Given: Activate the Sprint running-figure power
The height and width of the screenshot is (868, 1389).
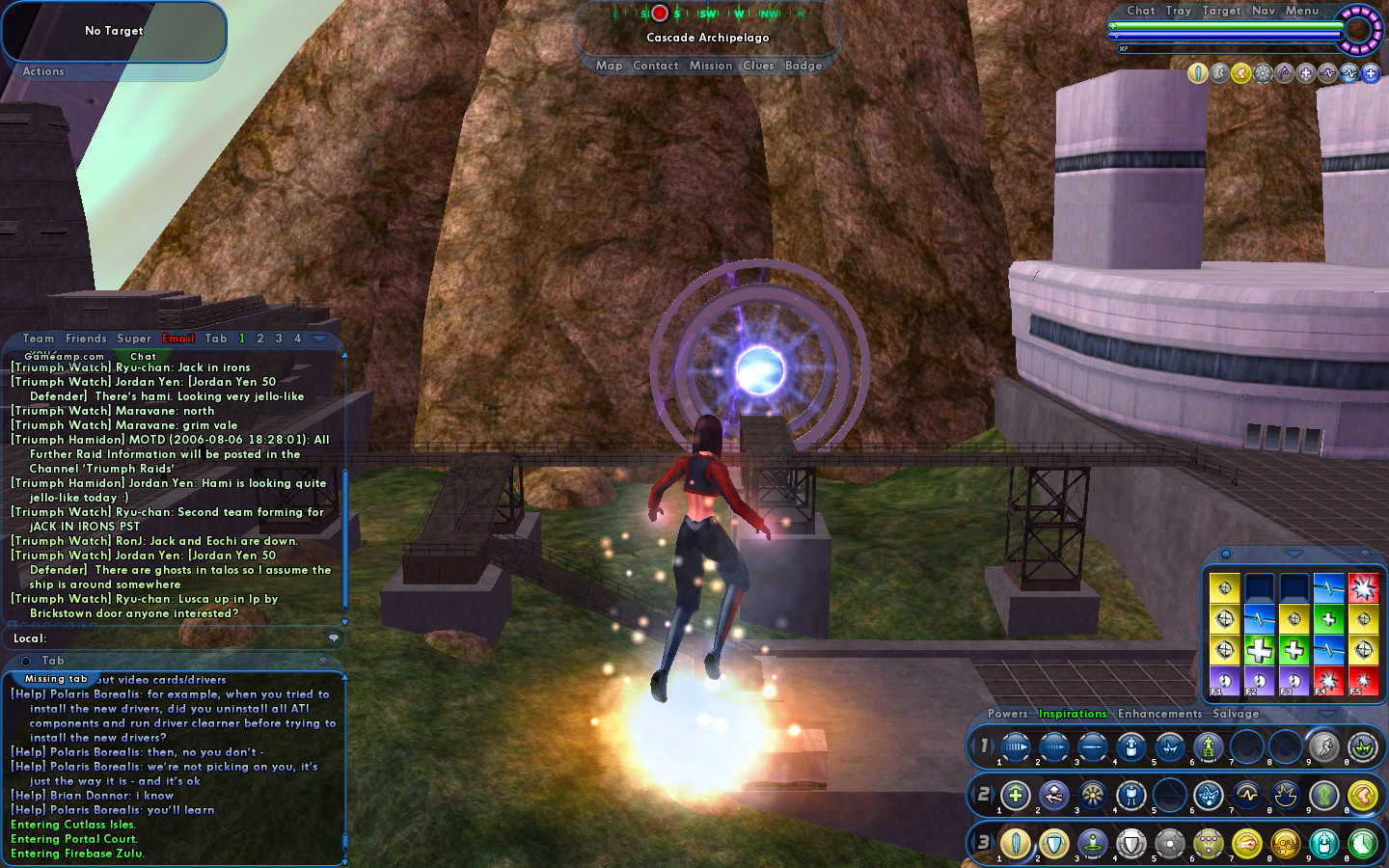Looking at the screenshot, I should [x=1323, y=746].
